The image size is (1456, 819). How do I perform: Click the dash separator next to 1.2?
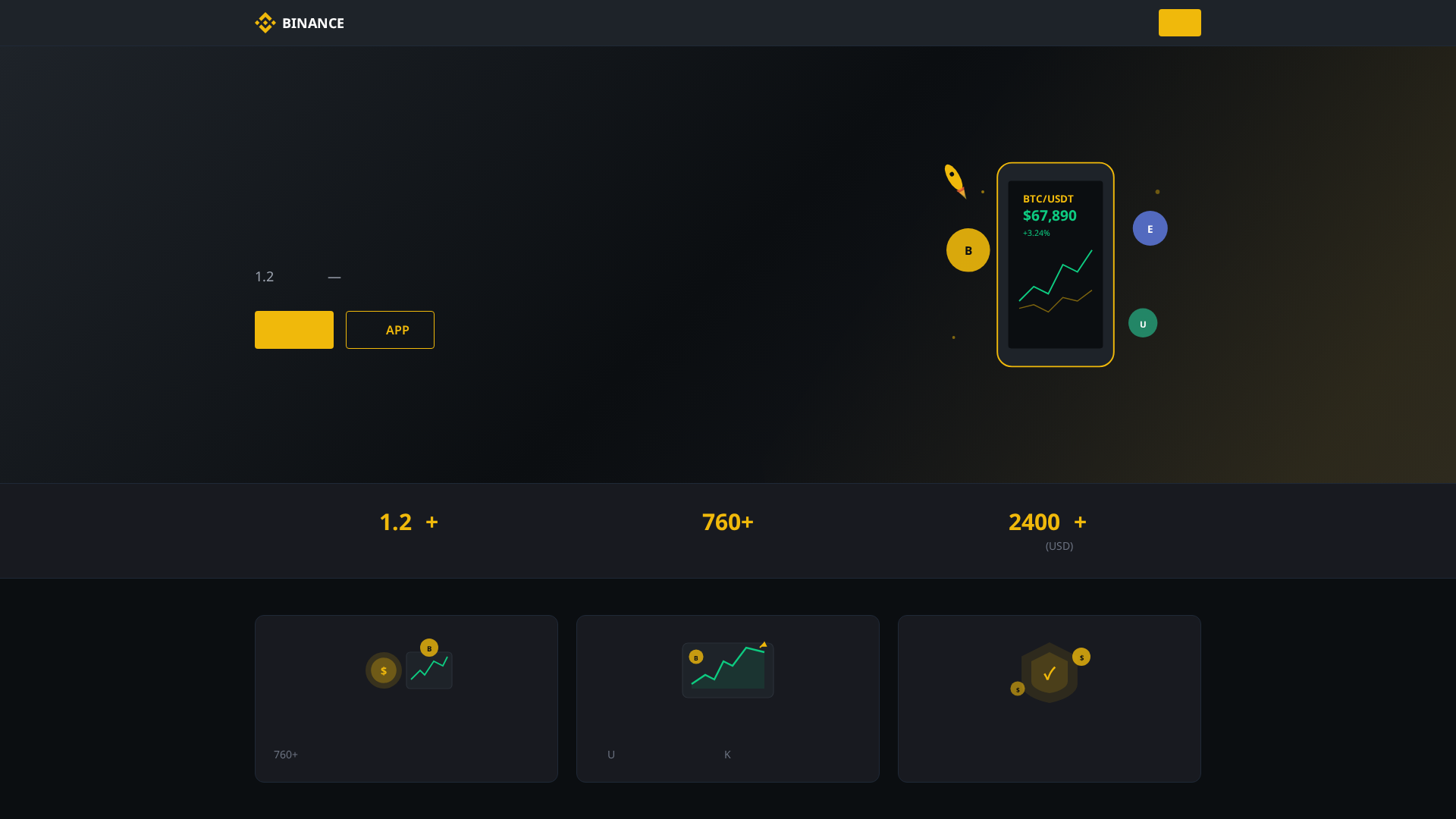point(334,277)
